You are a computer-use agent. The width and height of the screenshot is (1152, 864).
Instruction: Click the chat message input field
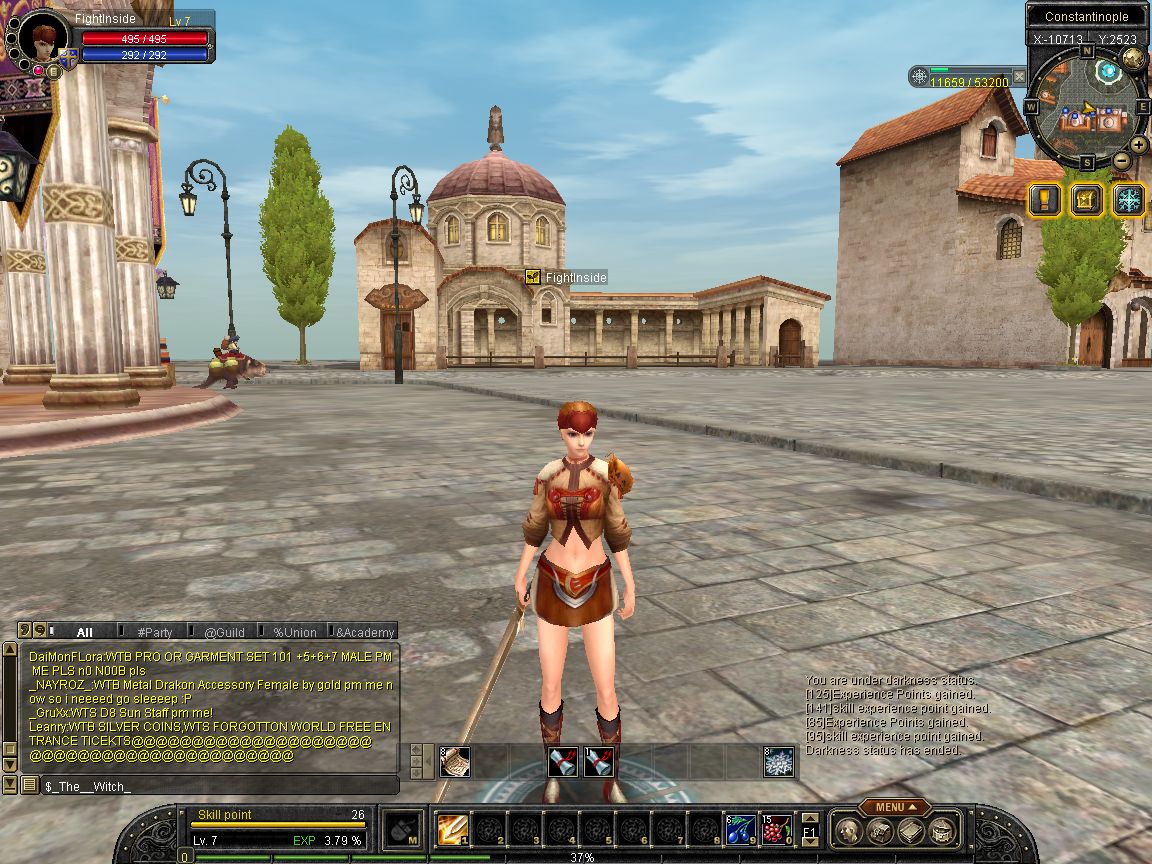click(x=218, y=786)
